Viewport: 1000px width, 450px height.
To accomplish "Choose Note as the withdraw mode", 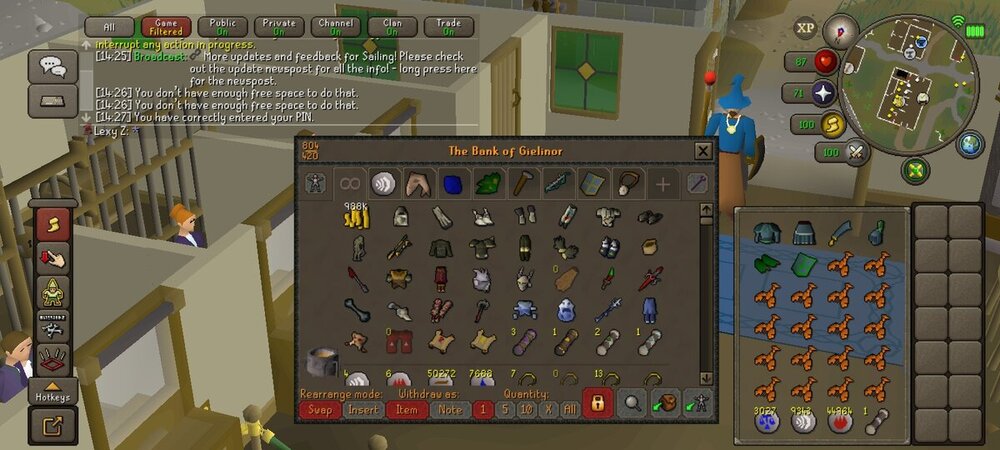I will (x=449, y=409).
